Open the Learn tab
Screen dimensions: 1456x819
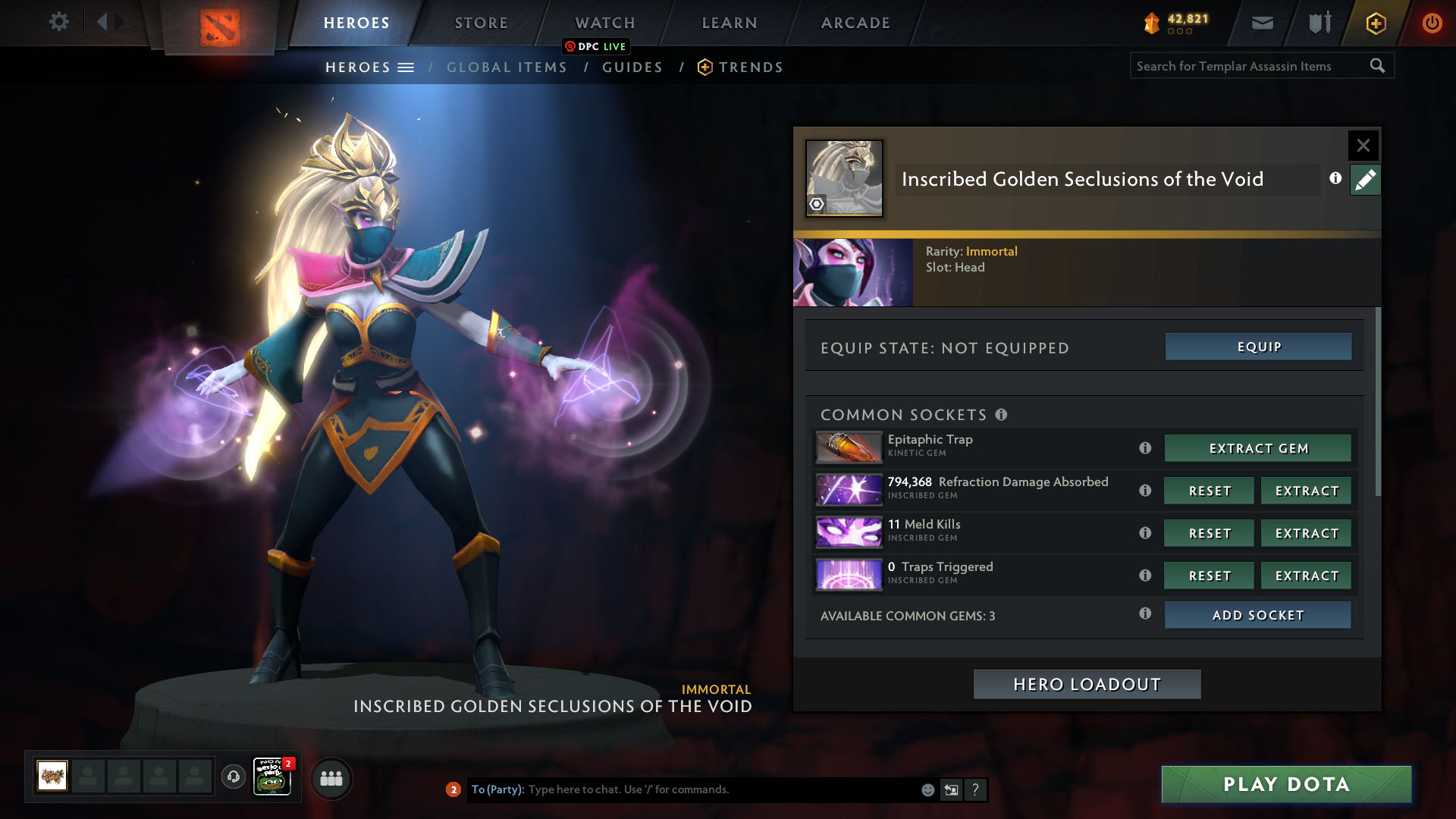[x=730, y=23]
